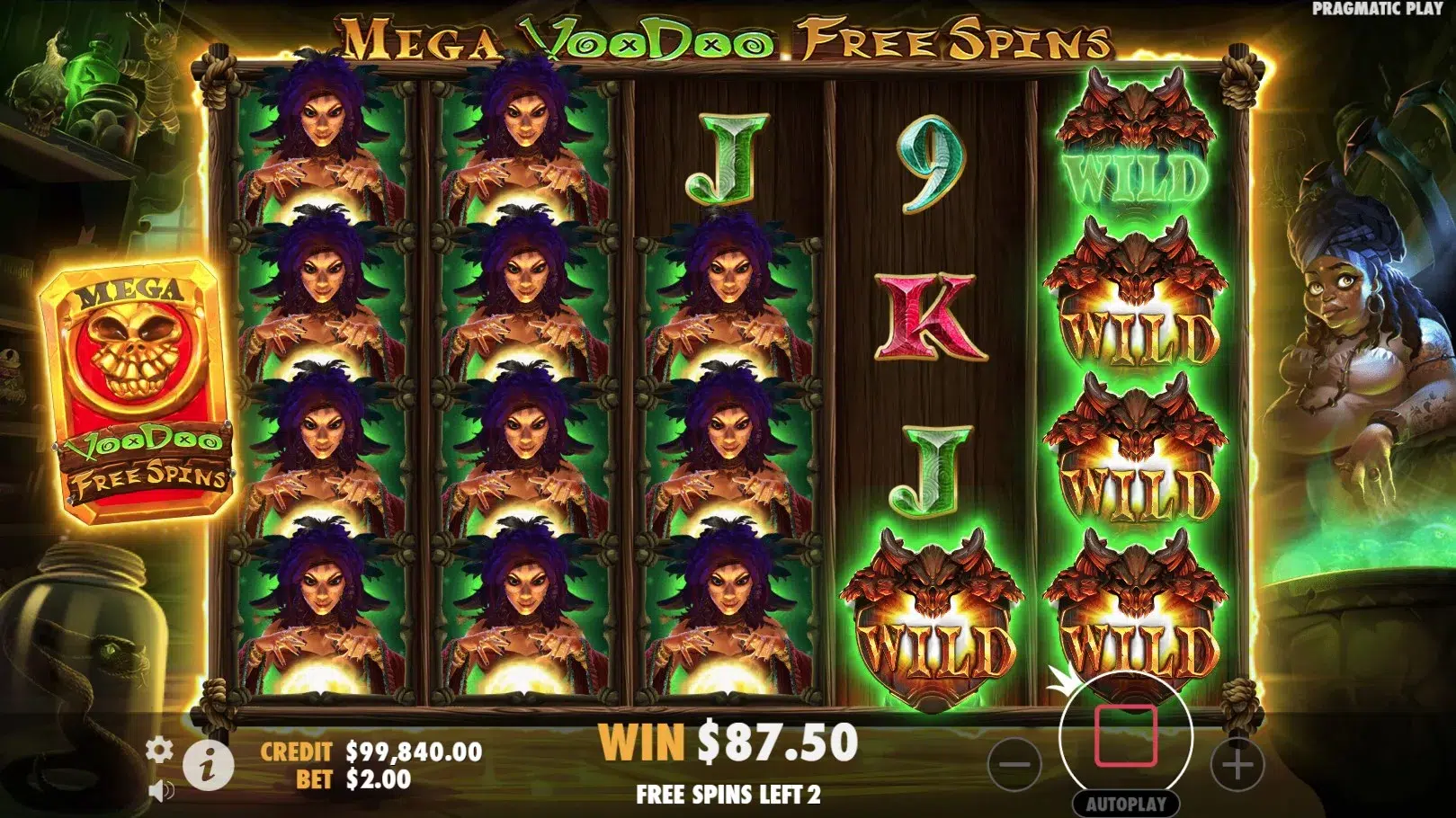Open the Autoplay options
This screenshot has width=1456, height=818.
pyautogui.click(x=1126, y=804)
